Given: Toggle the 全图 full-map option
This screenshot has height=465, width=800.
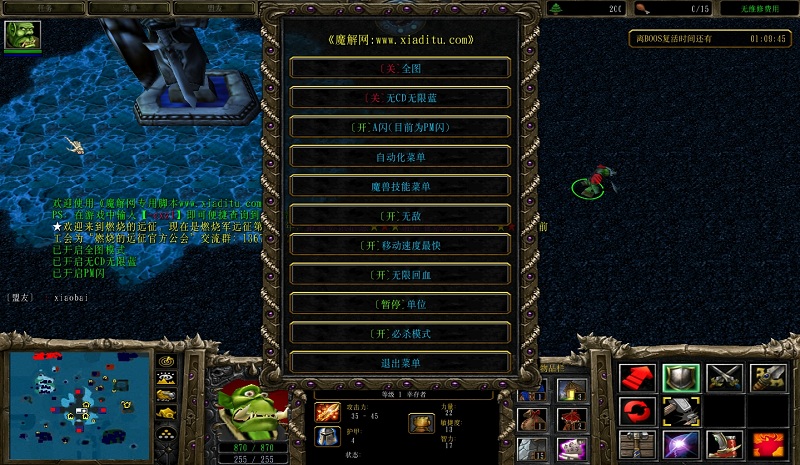Looking at the screenshot, I should point(400,69).
